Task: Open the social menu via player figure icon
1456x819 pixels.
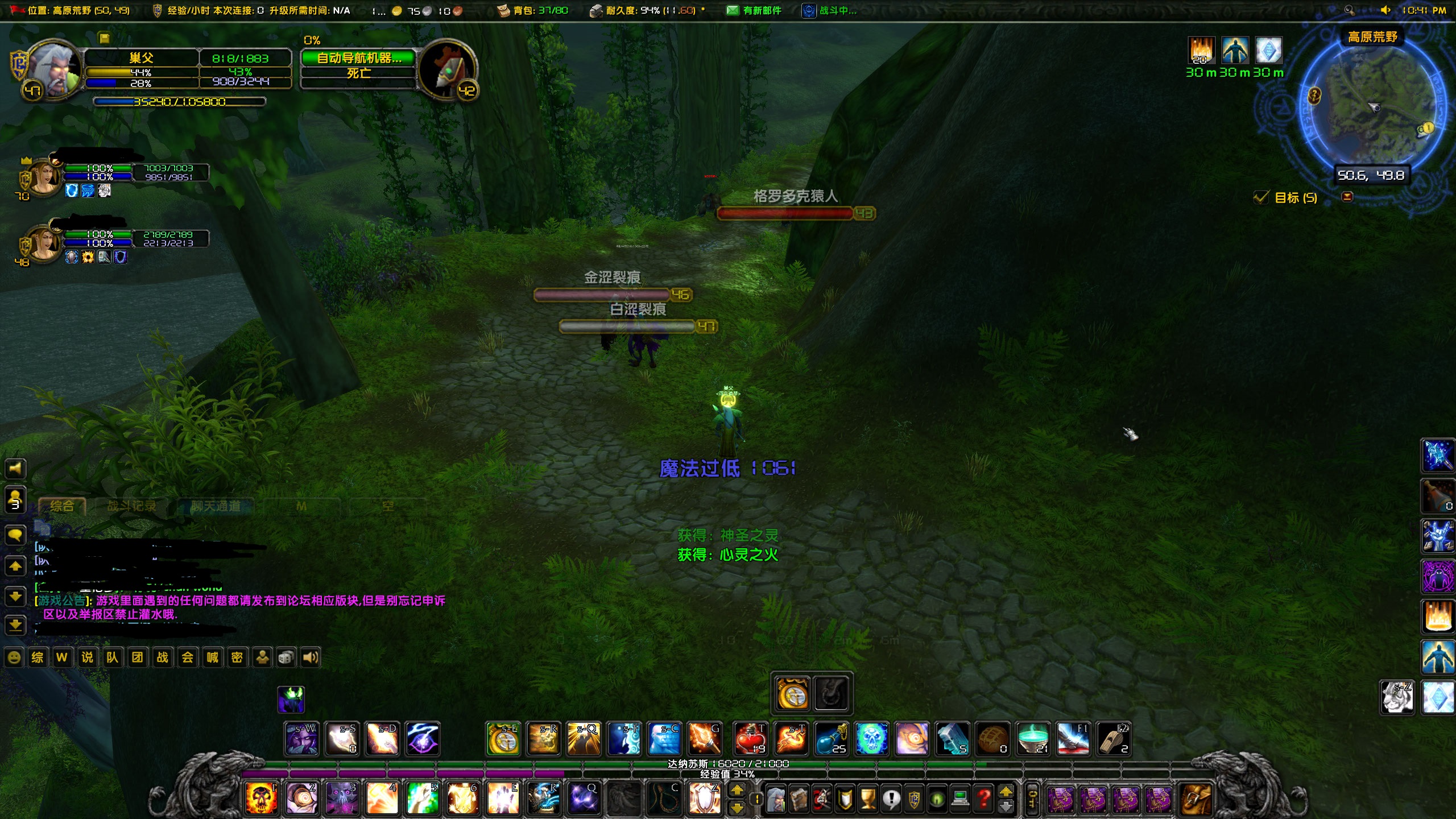Action: (262, 657)
